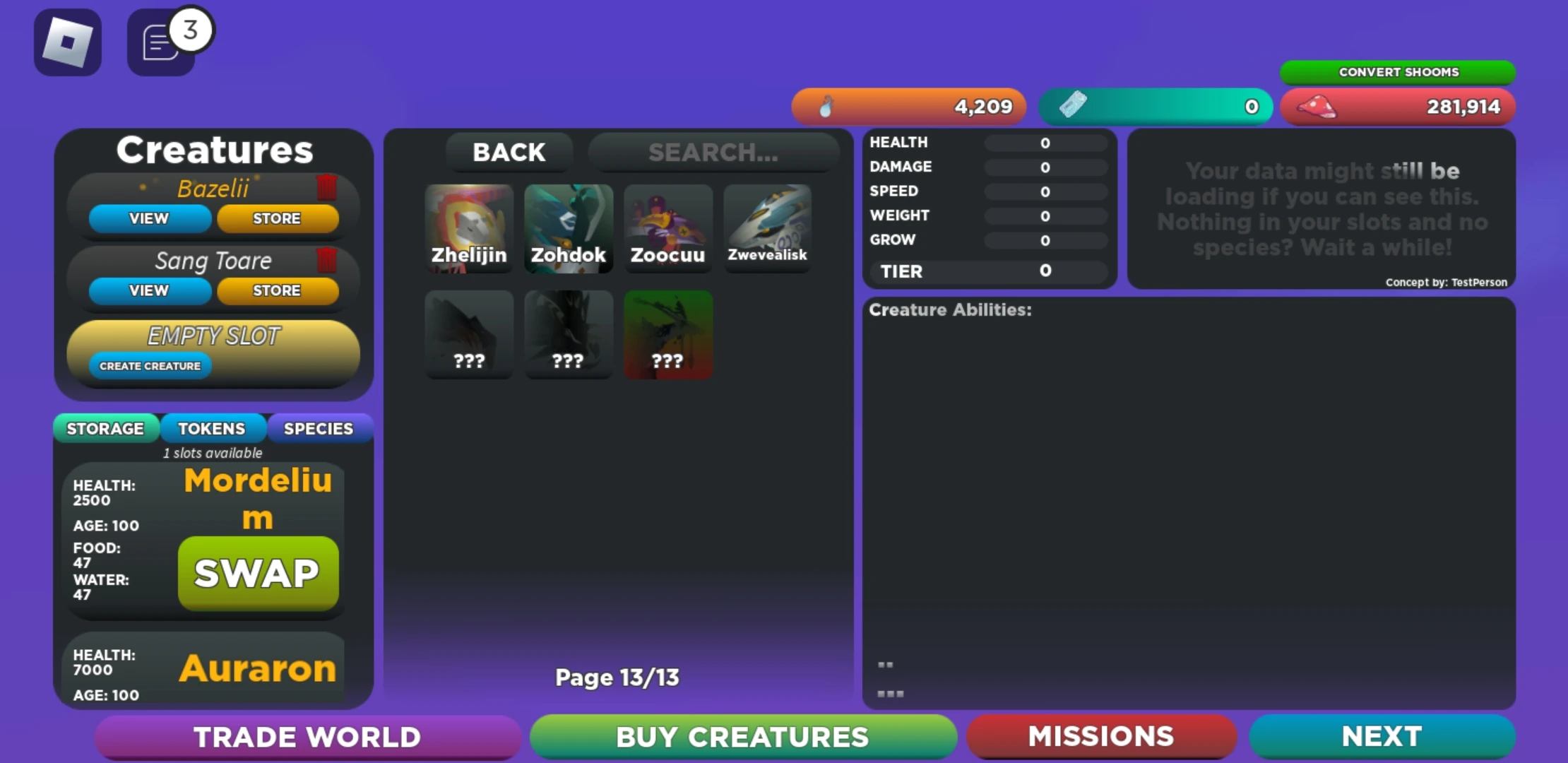Select the Zohdok creature thumbnail
Image resolution: width=1568 pixels, height=763 pixels.
pyautogui.click(x=568, y=227)
